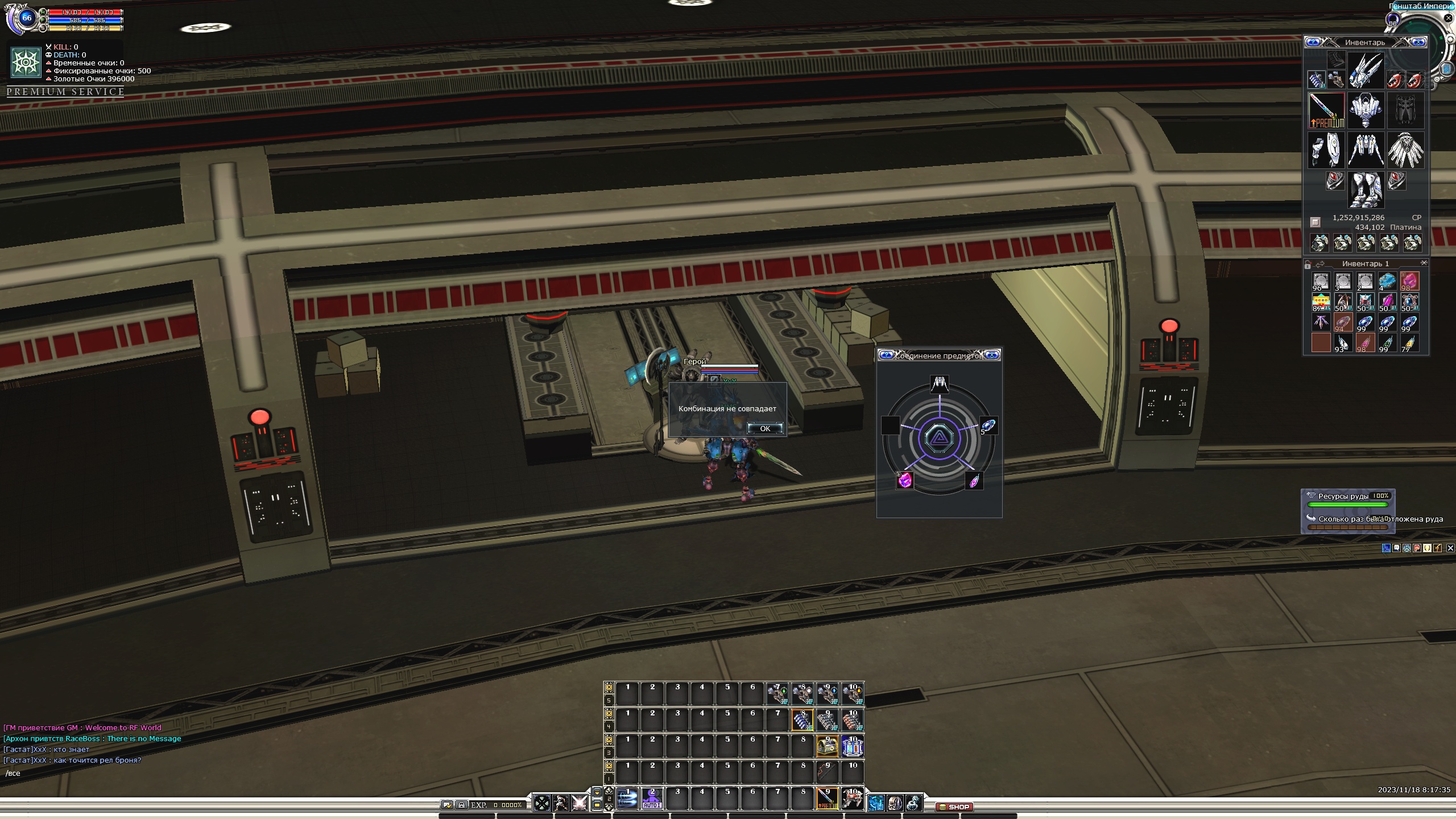Open help for the item combination window

(886, 355)
